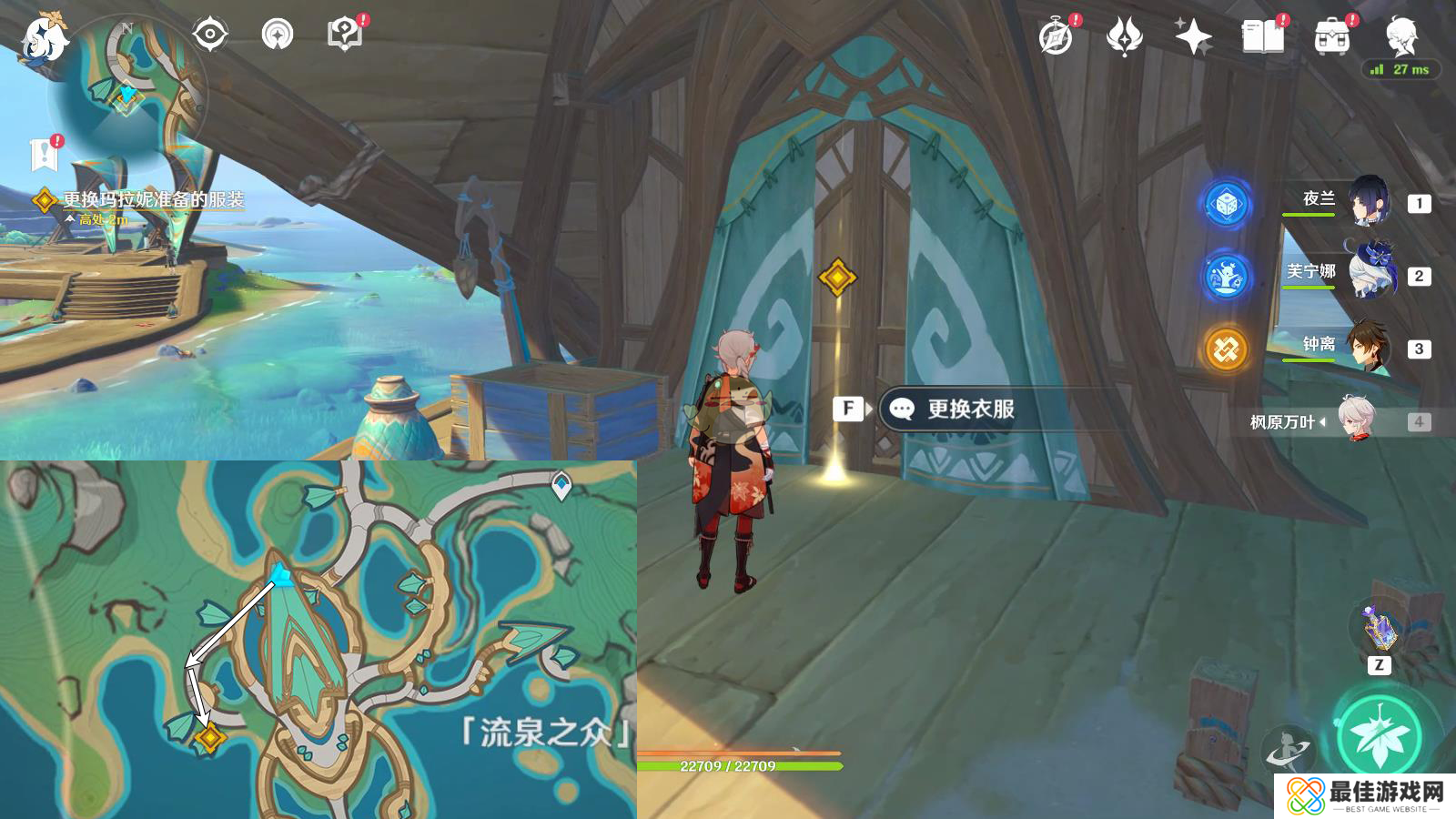Open the quest log bookmark icon
This screenshot has height=819, width=1456.
click(43, 155)
